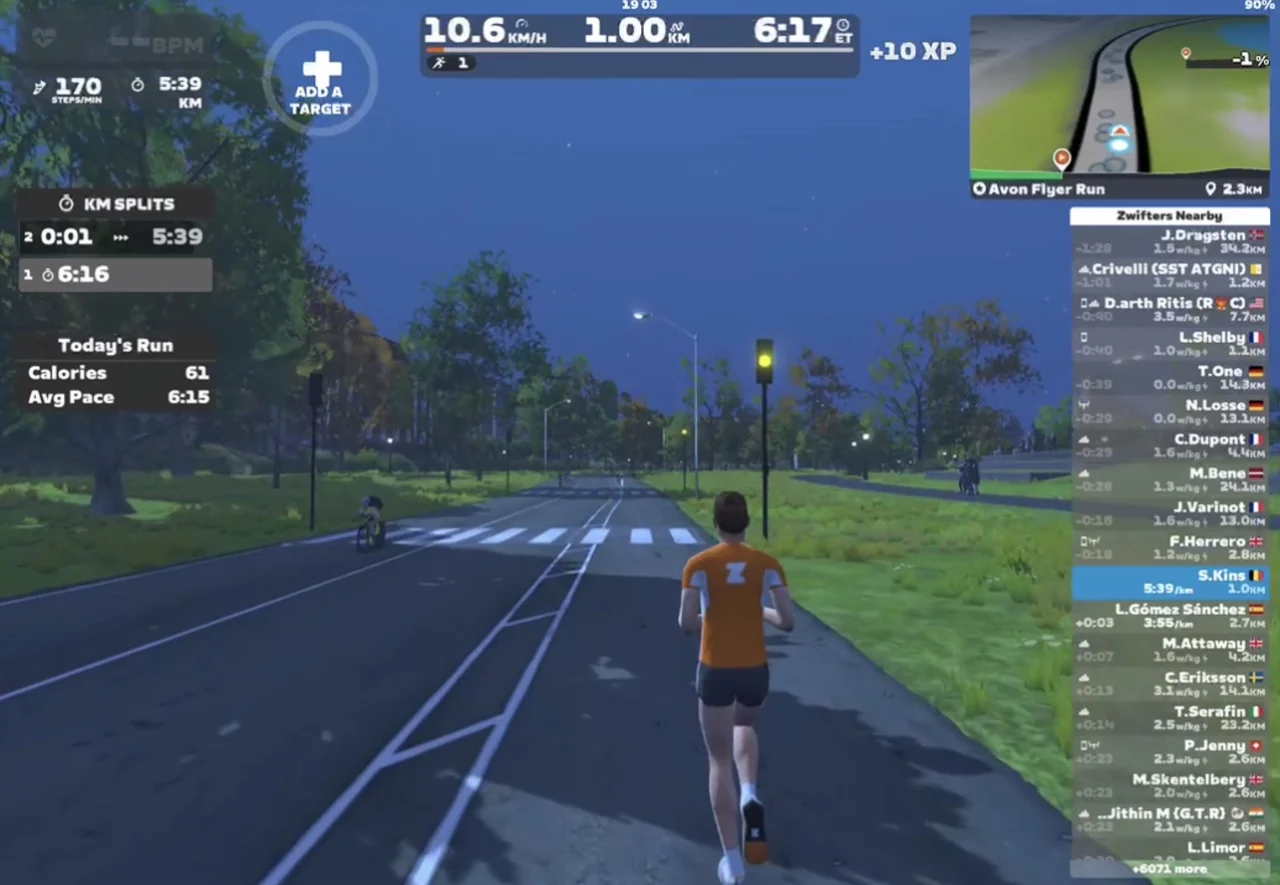The height and width of the screenshot is (885, 1280).
Task: Select D.arth Ritis in the nearby list
Action: pos(1169,310)
